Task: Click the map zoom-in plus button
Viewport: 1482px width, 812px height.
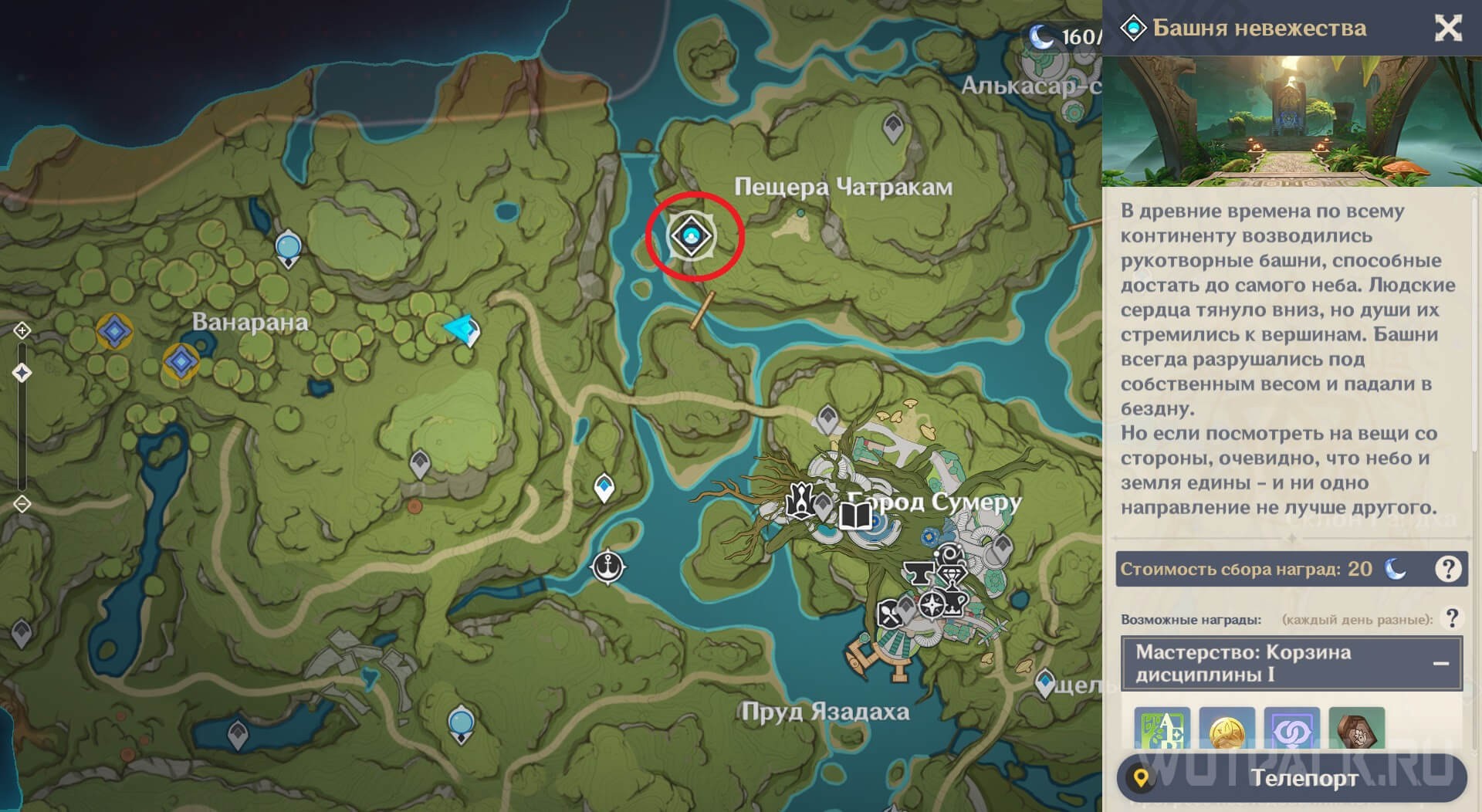Action: 22,331
